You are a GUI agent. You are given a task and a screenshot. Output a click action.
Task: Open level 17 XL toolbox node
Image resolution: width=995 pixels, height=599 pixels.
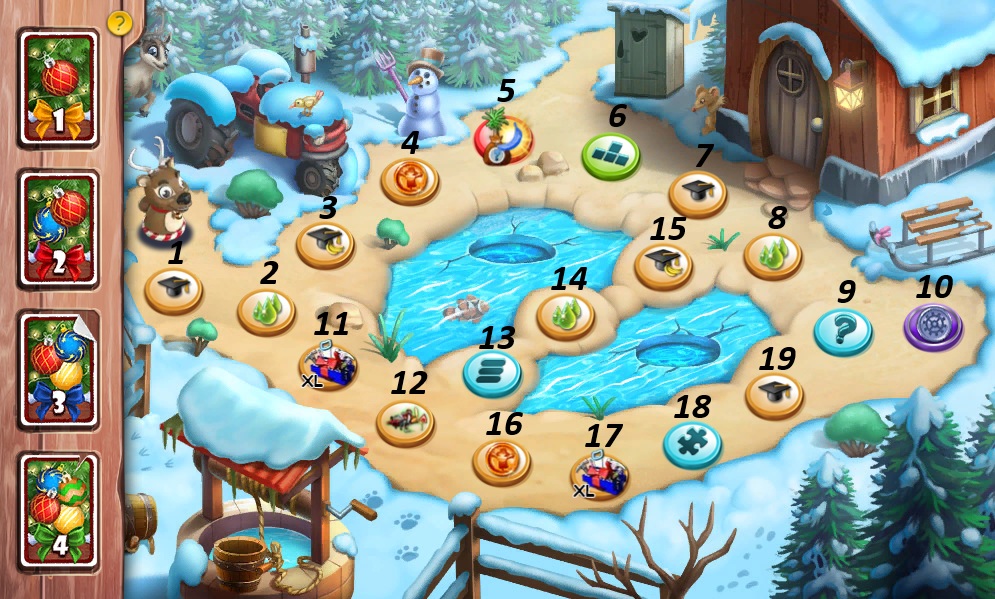(599, 474)
